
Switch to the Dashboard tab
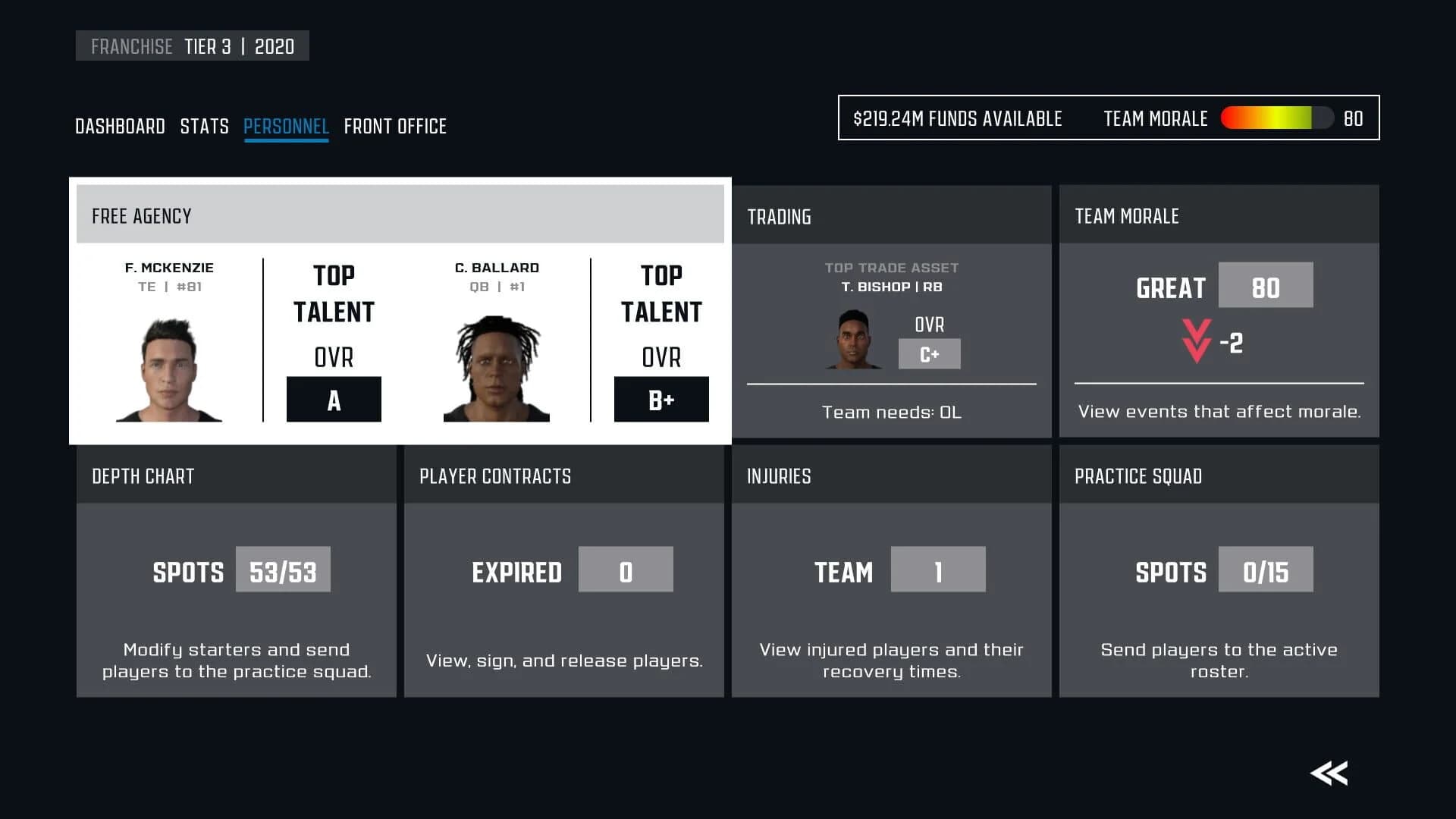click(121, 126)
